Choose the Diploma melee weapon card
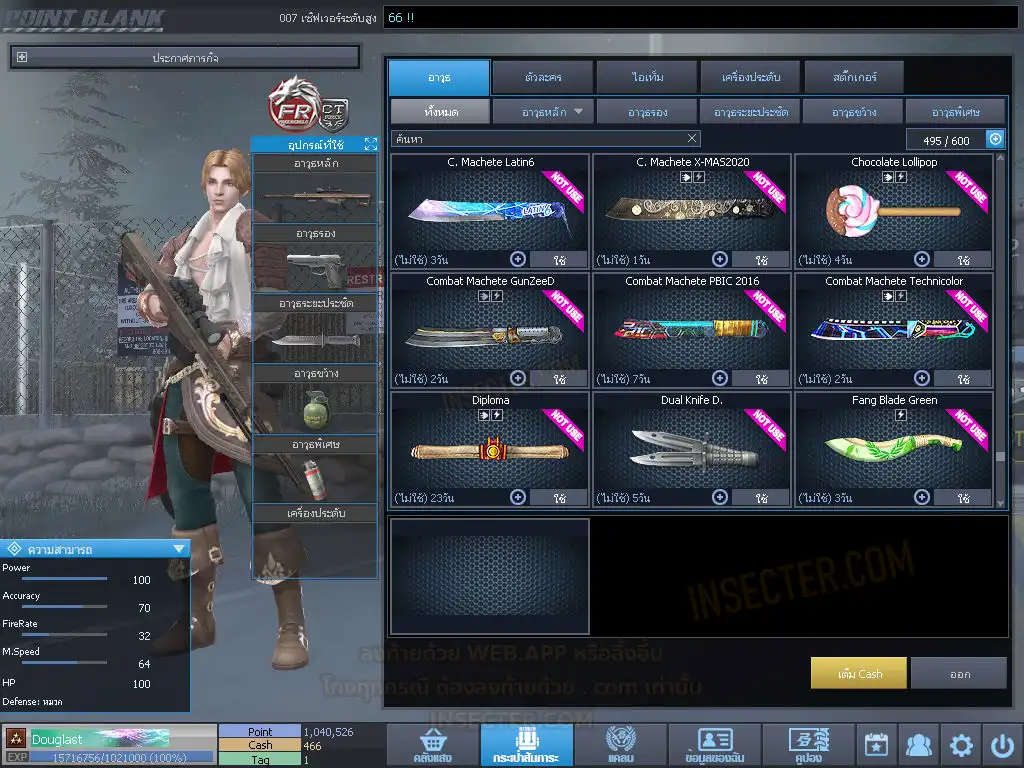The height and width of the screenshot is (768, 1024). click(490, 448)
